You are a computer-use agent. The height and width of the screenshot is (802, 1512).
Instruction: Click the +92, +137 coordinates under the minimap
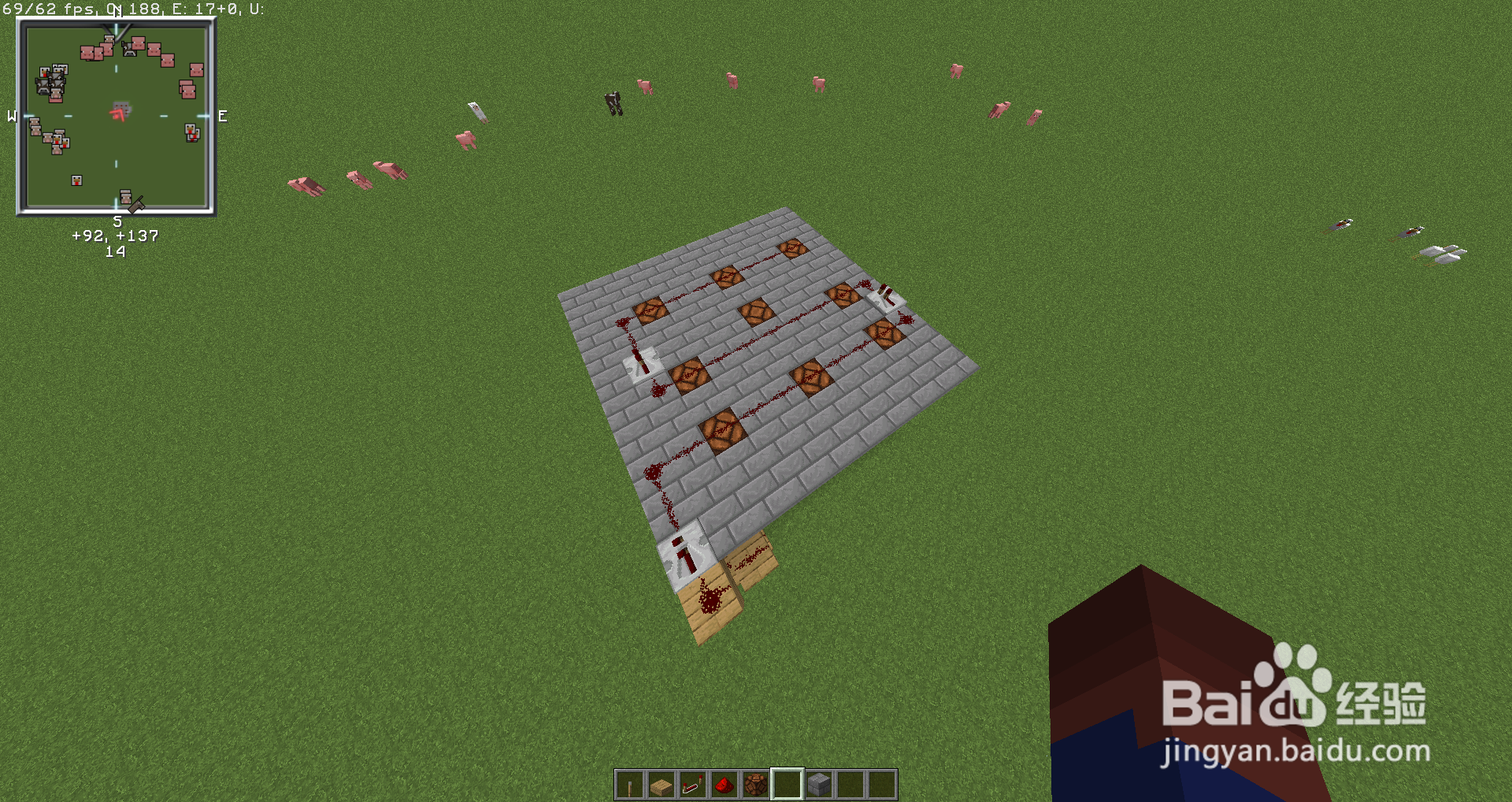[115, 234]
